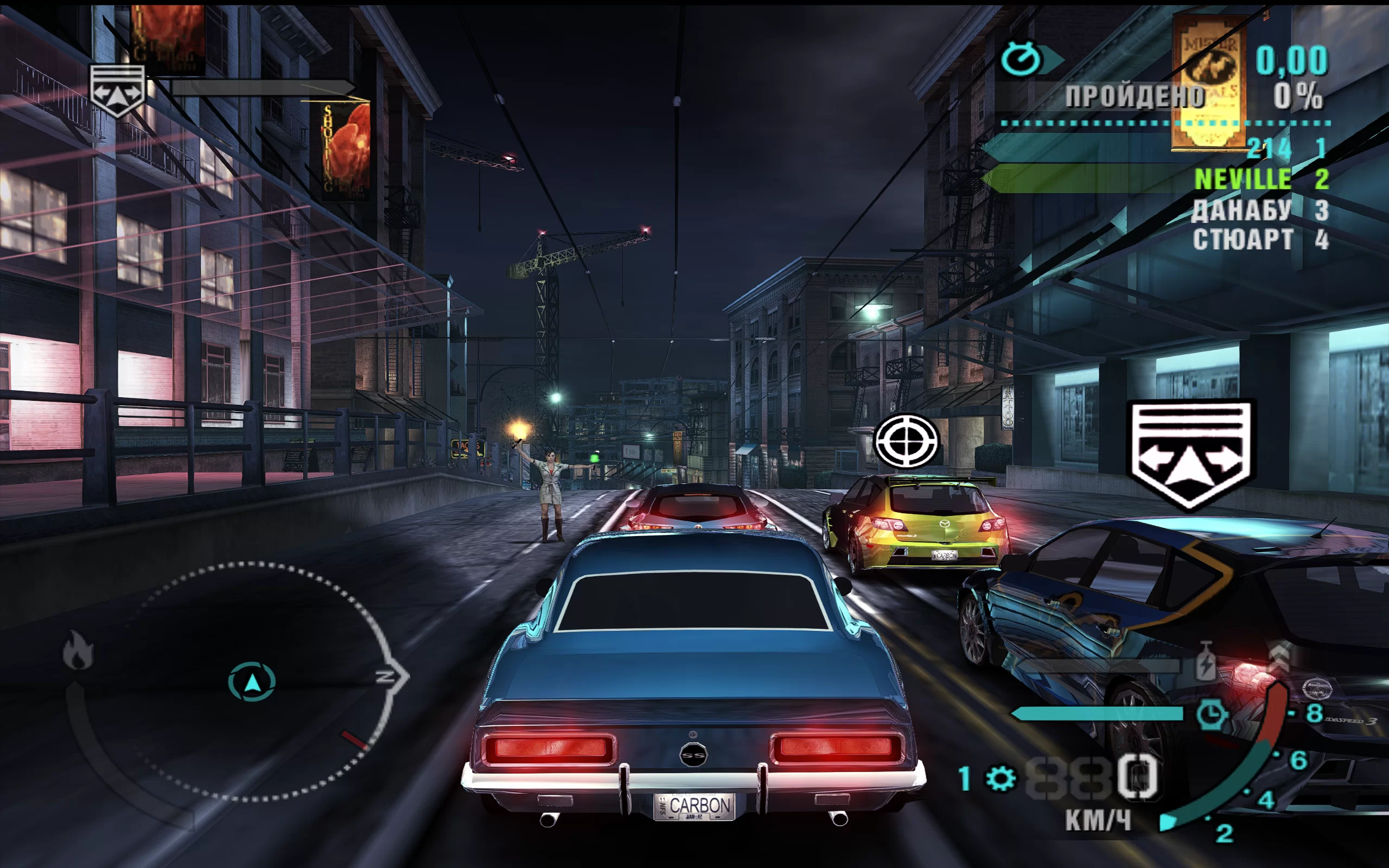Select the crosshair target marker above the yellow car

pos(906,441)
